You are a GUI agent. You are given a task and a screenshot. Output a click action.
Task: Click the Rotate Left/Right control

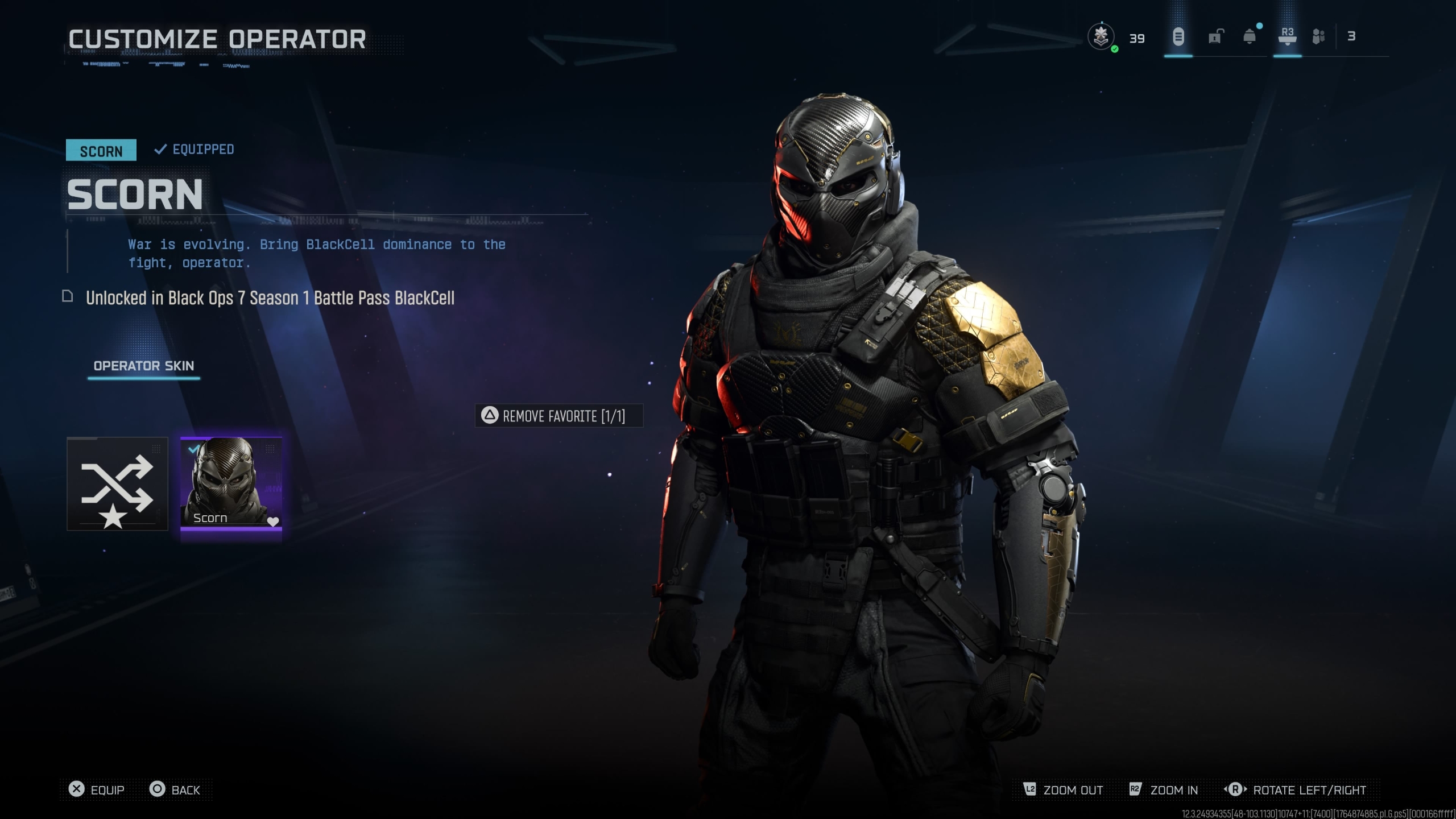coord(1294,789)
